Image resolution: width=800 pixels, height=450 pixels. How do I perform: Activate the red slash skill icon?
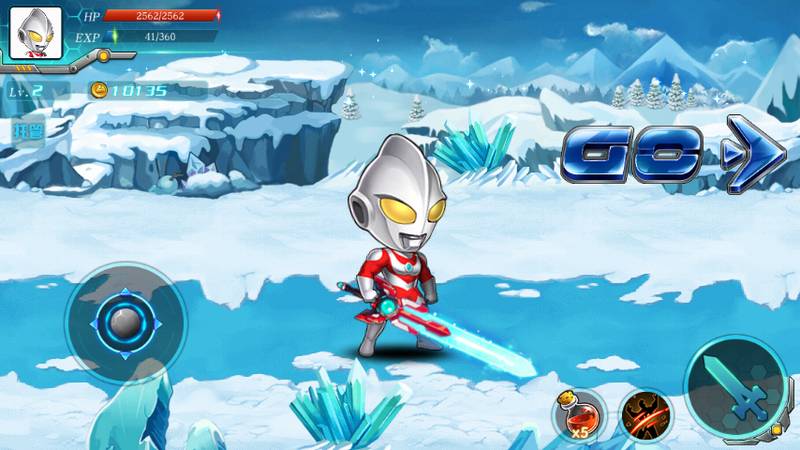(645, 413)
